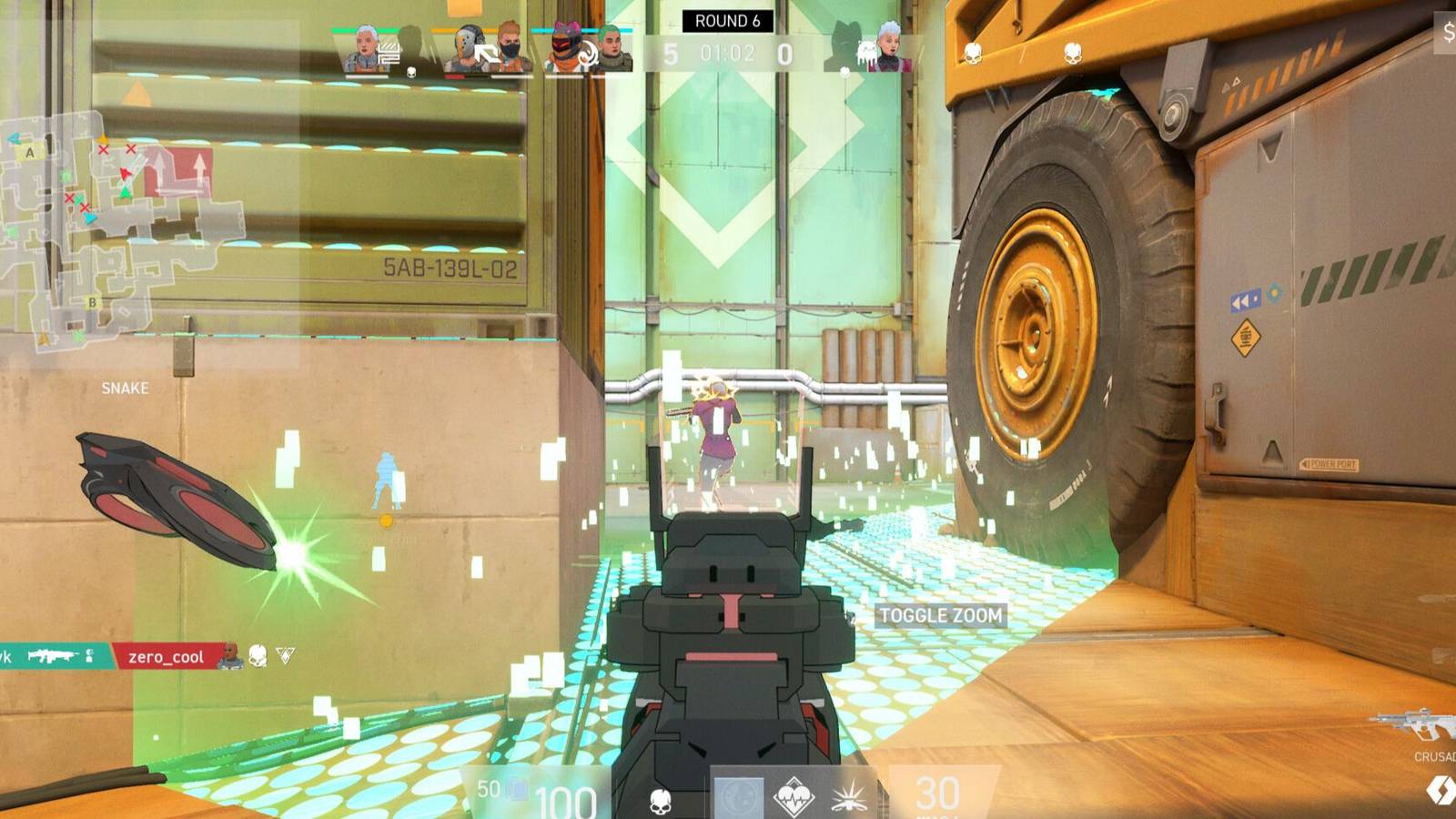Click the rifle icon in the killfeed
Viewport: 1456px width, 819px height.
pyautogui.click(x=56, y=656)
